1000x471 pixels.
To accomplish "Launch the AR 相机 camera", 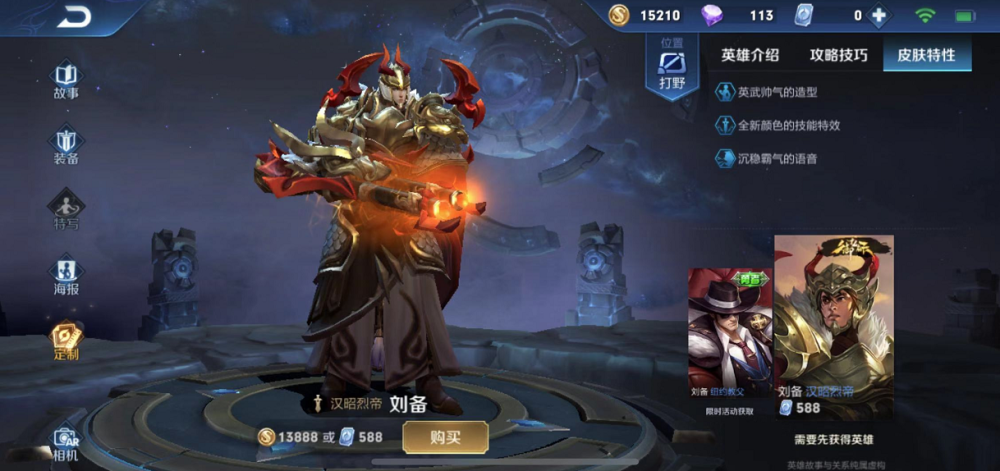I will point(66,443).
